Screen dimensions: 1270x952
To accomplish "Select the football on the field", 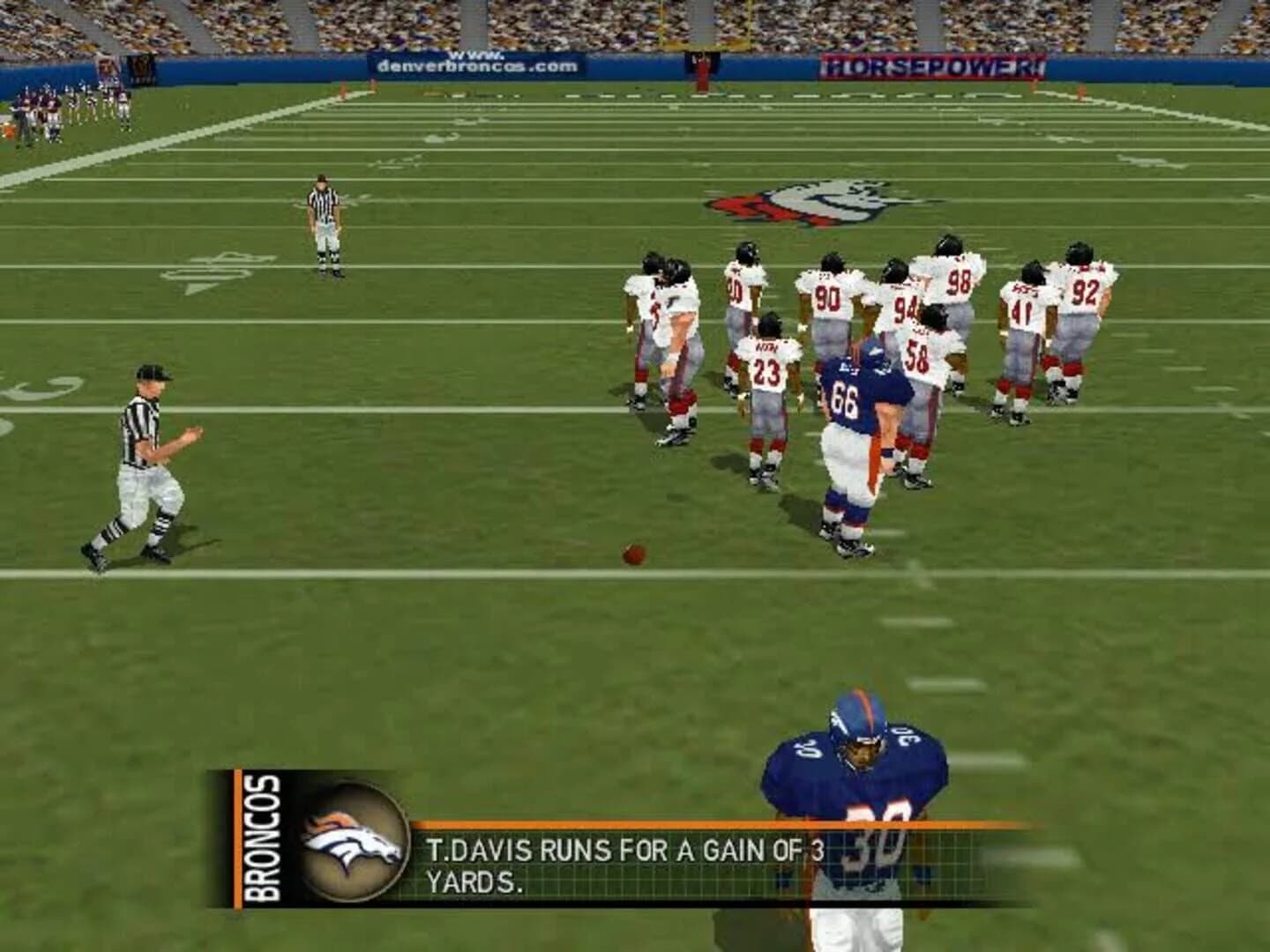I will coord(633,553).
